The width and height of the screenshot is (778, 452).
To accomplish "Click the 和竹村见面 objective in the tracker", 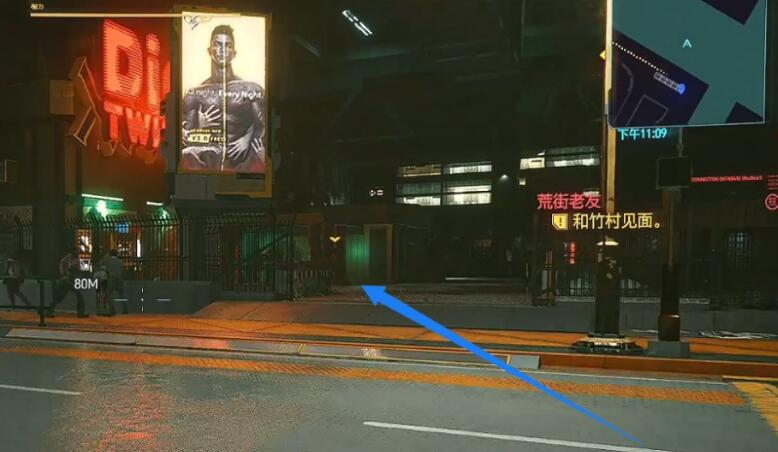I will pyautogui.click(x=618, y=221).
